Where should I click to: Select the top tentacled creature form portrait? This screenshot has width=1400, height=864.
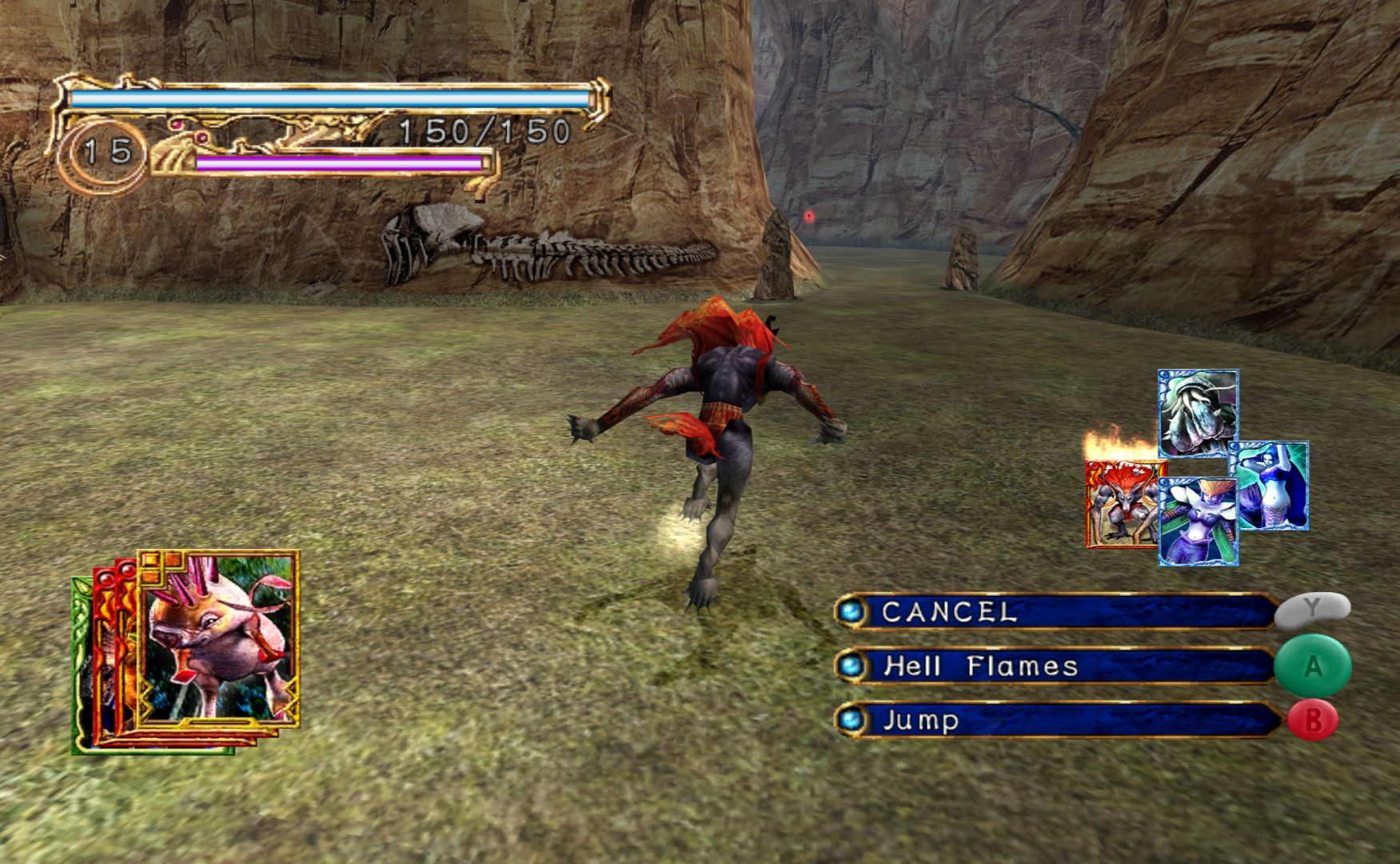(x=1198, y=412)
